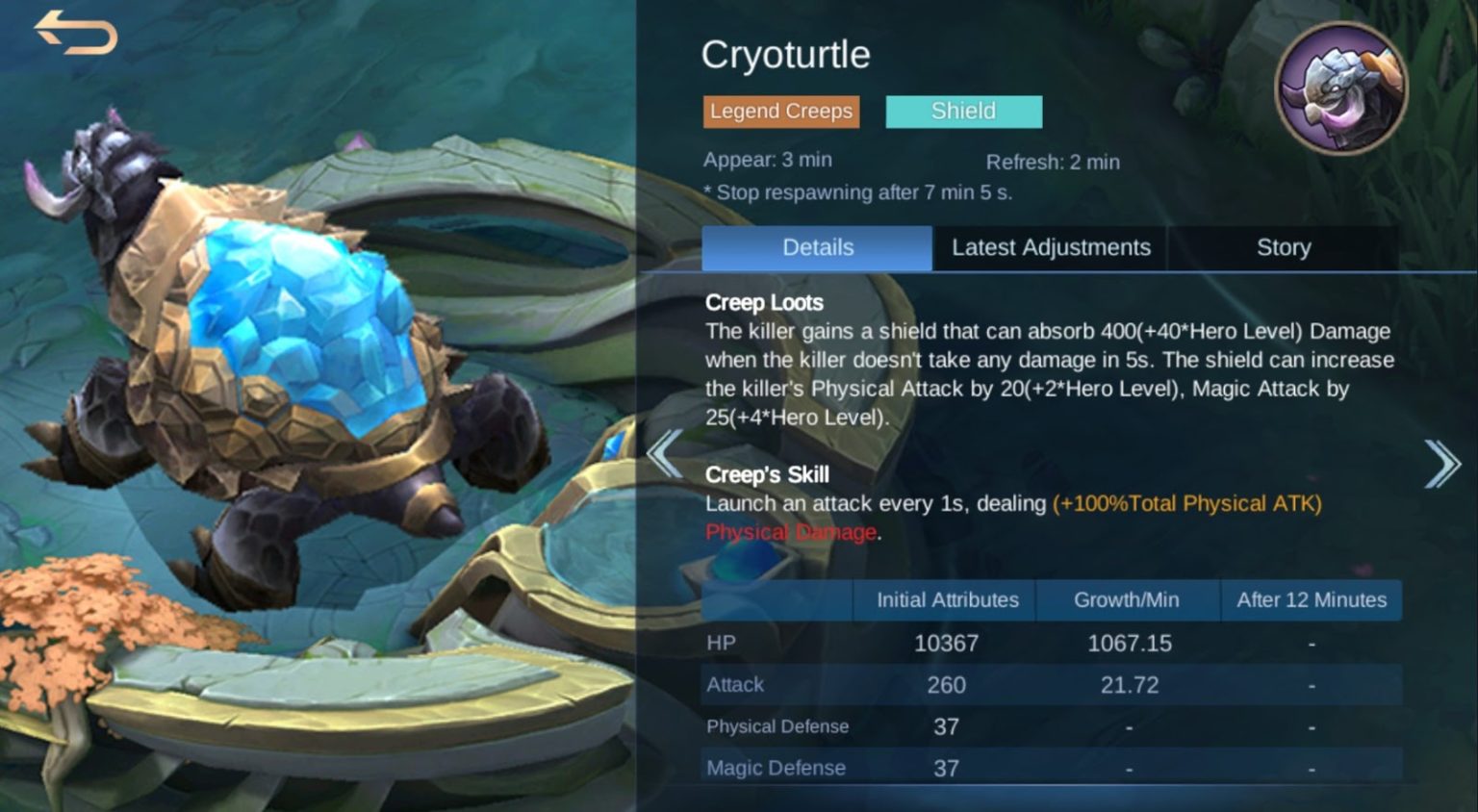Click the Legend Creeps badge

780,112
